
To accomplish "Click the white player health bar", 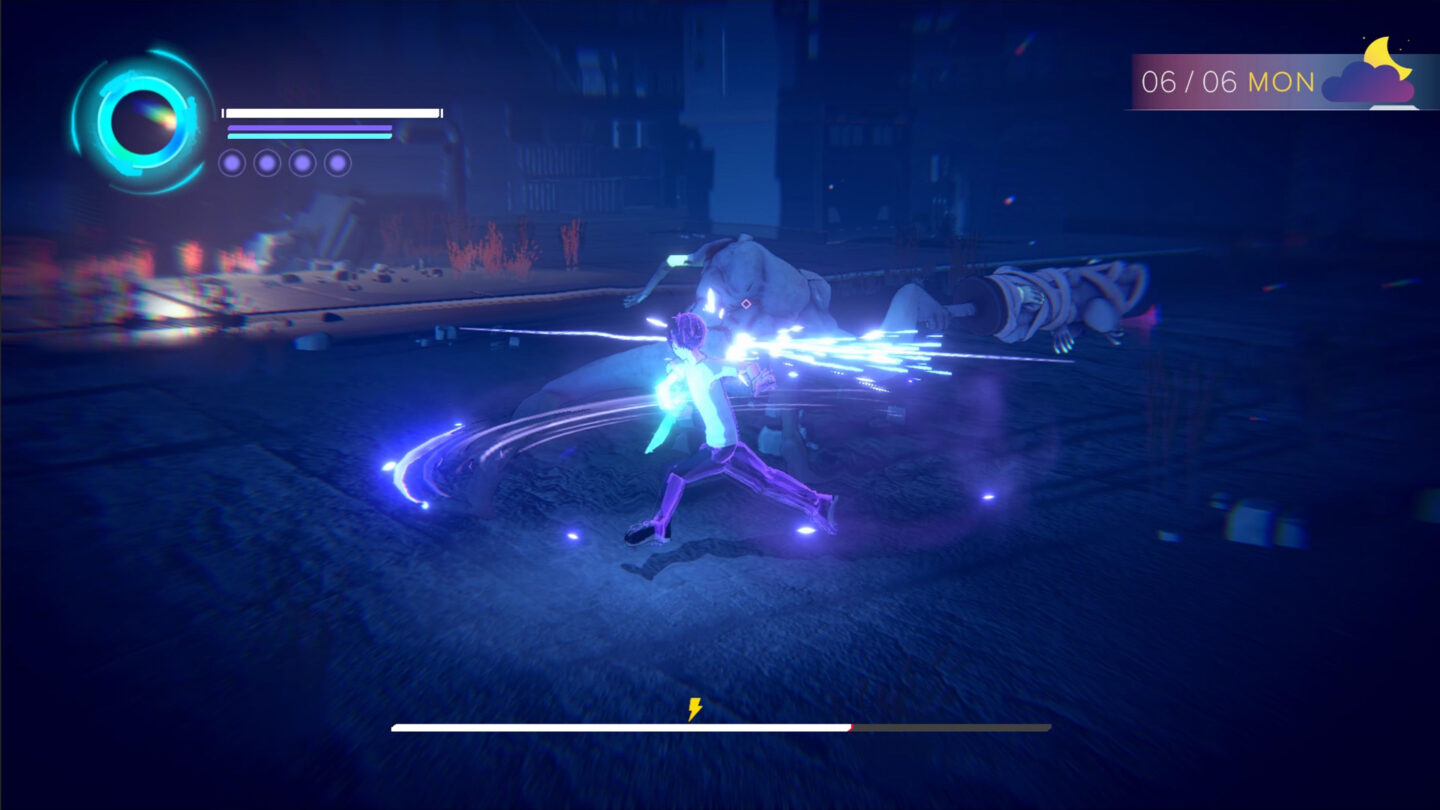I will tap(330, 111).
